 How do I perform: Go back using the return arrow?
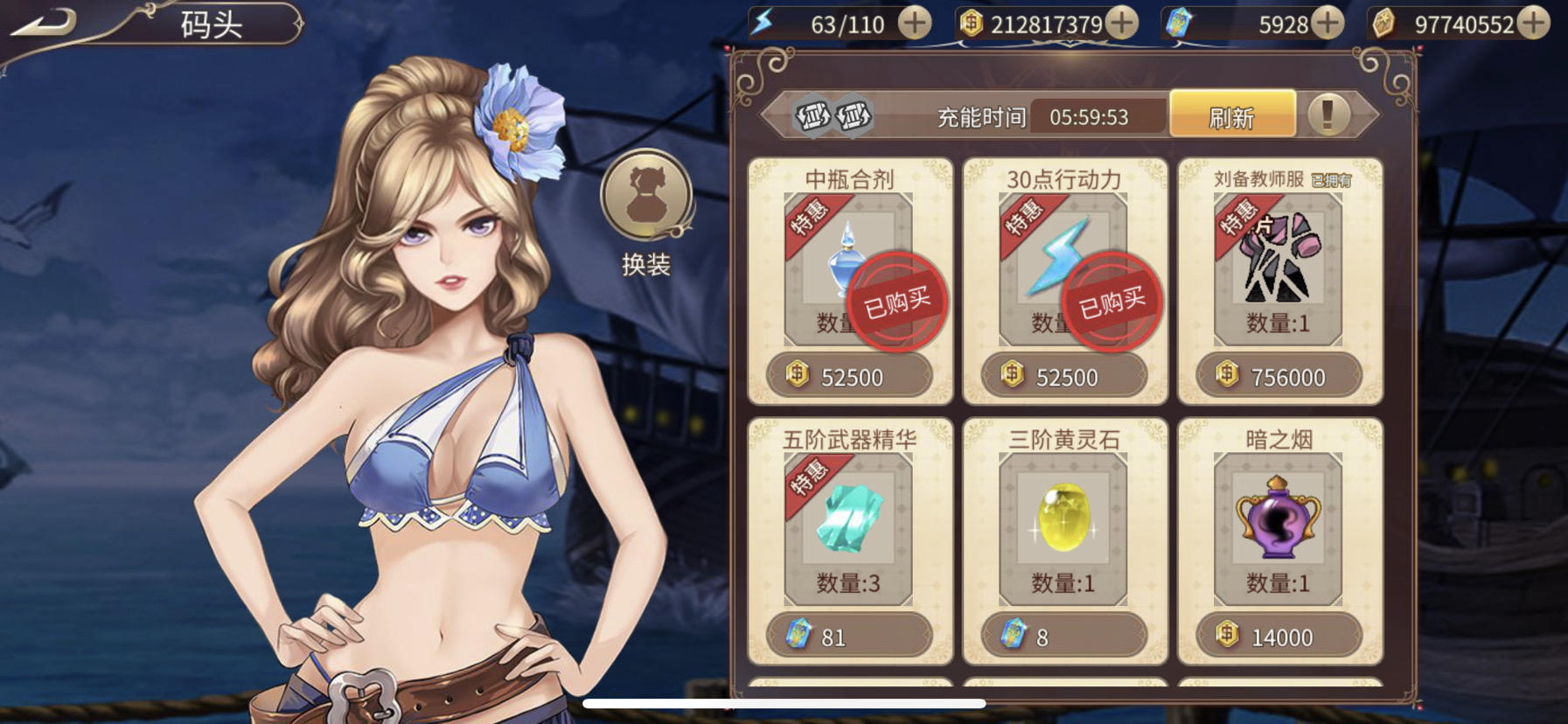(x=42, y=23)
